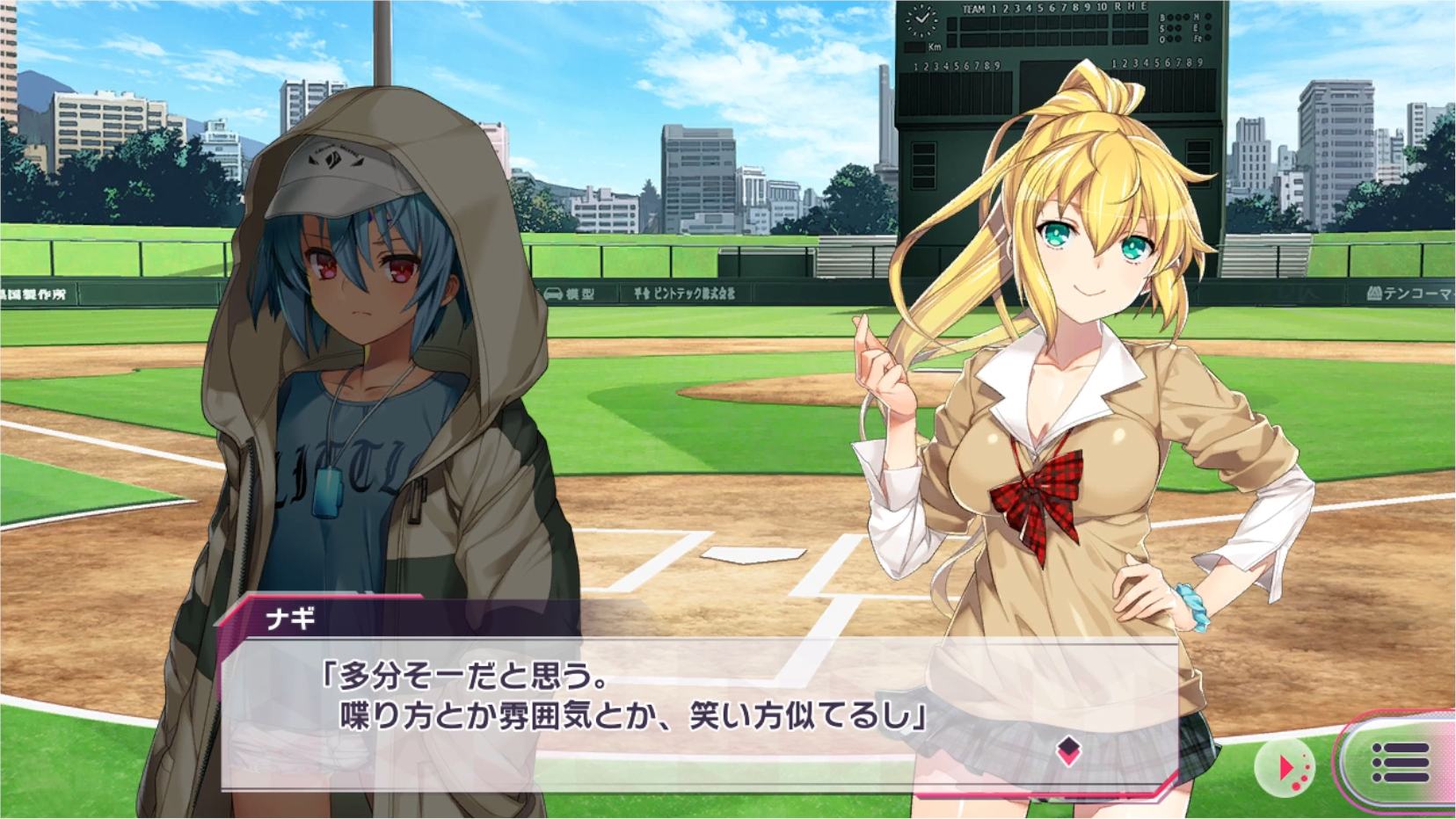Screen dimensions: 1456x819
Task: Toggle the auto-play button with red triangle
Action: pyautogui.click(x=1285, y=768)
